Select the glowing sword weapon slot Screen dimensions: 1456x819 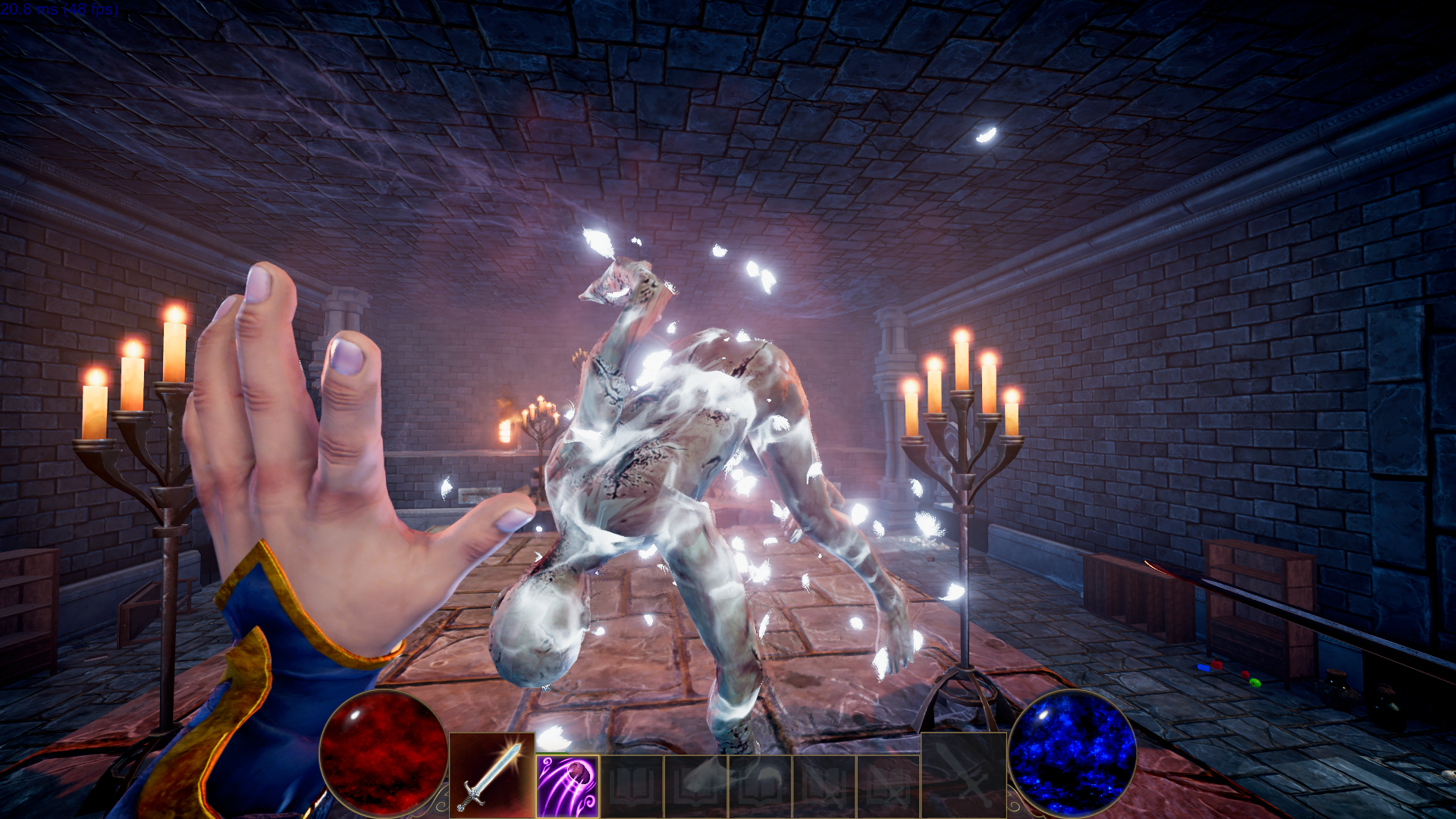(491, 776)
